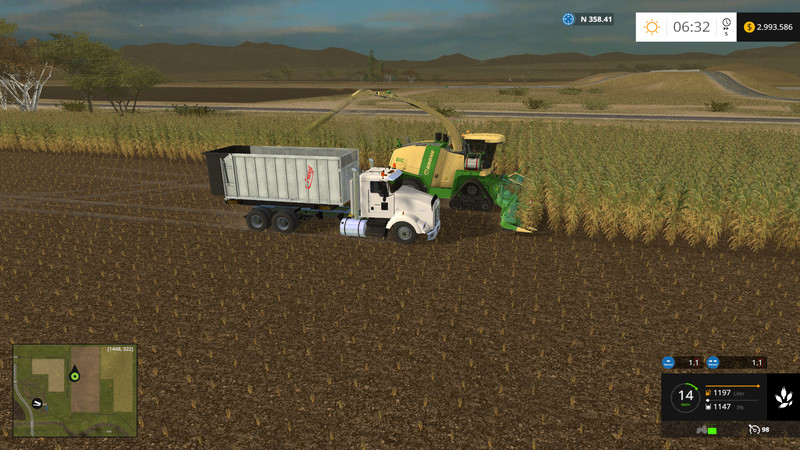800x450 pixels.
Task: Open the minimap in the corner
Action: pyautogui.click(x=75, y=390)
